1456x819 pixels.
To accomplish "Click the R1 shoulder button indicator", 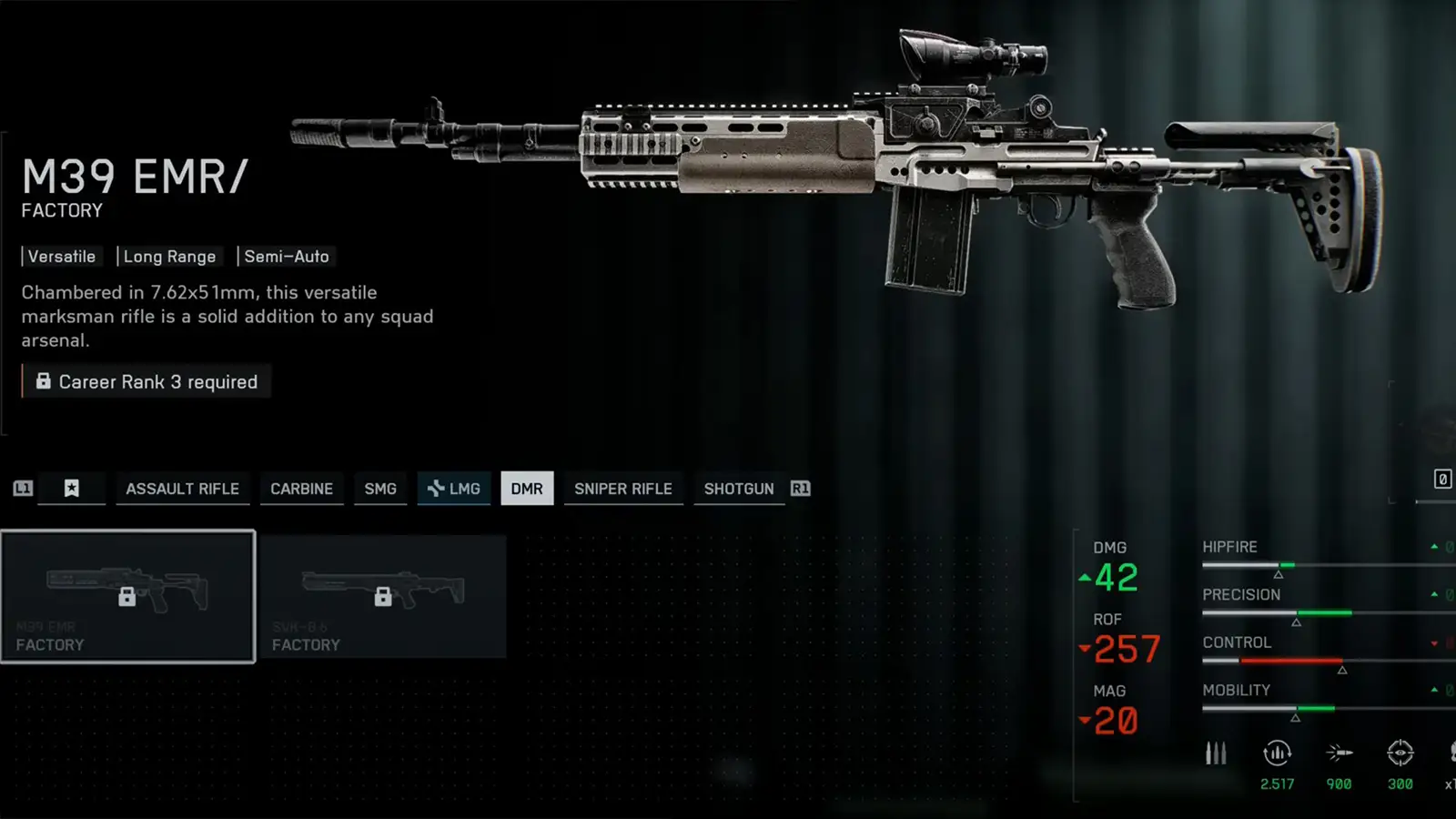I will click(801, 489).
